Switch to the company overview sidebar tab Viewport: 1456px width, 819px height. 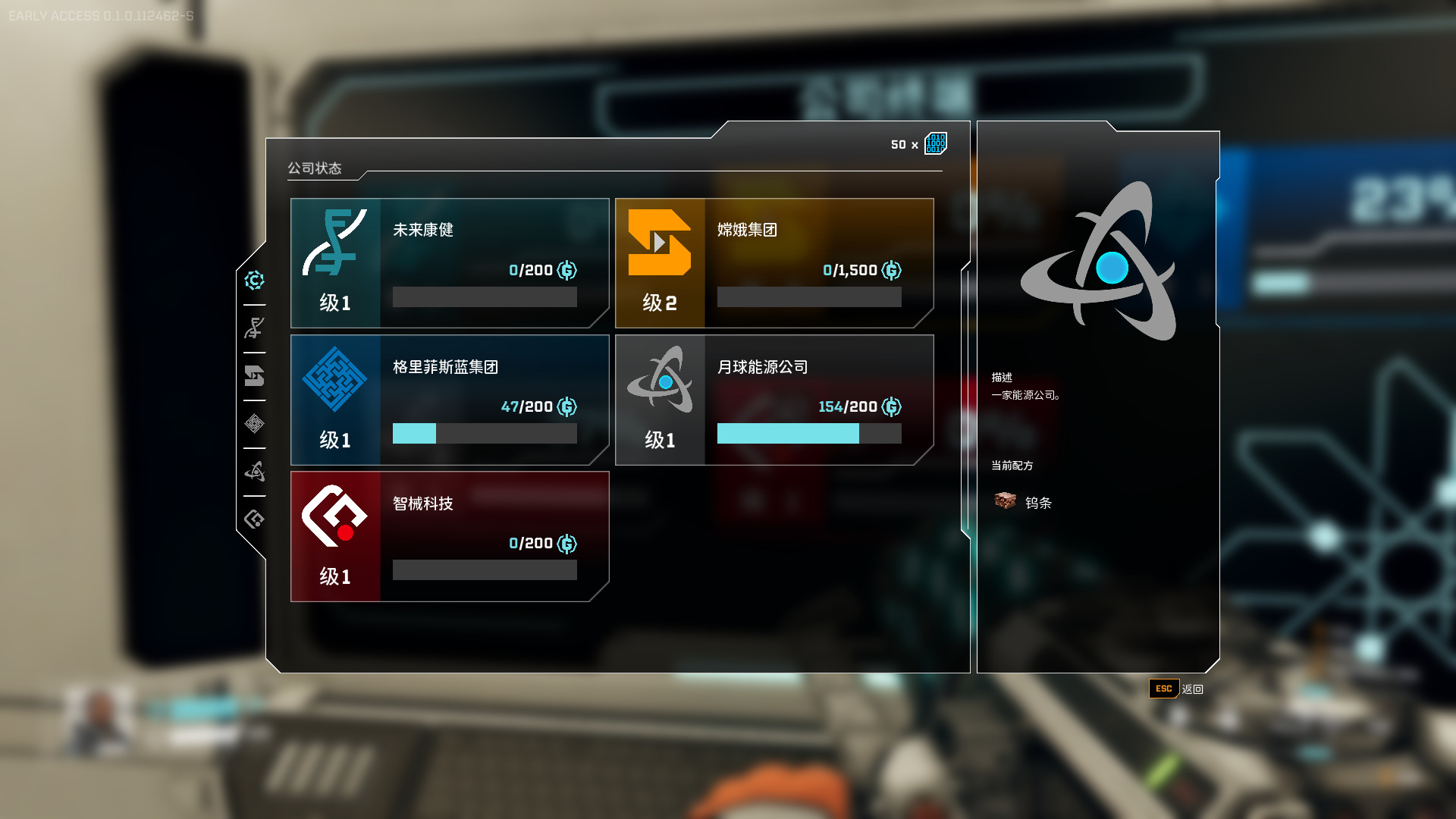pos(255,281)
